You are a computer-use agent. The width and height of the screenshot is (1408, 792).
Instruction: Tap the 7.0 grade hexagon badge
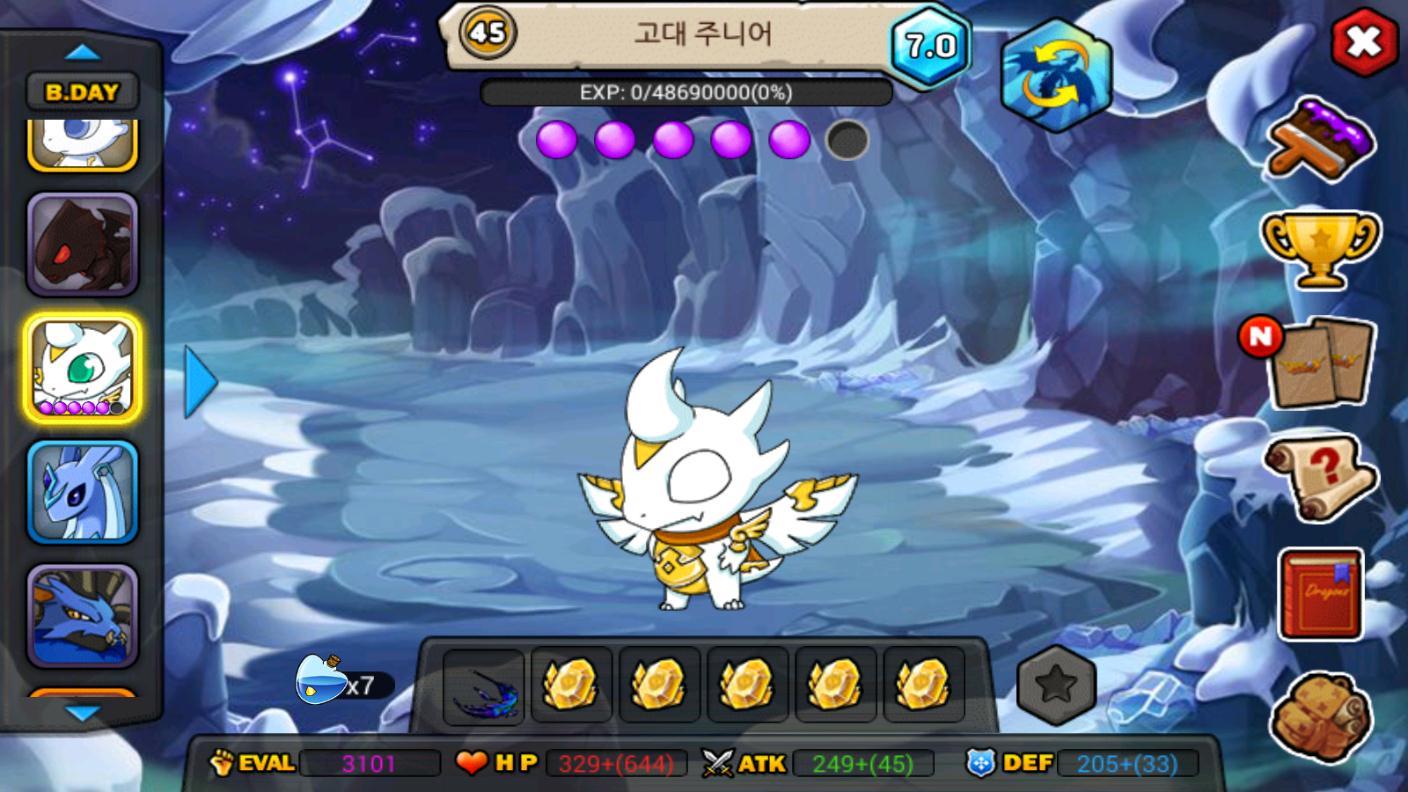point(930,46)
